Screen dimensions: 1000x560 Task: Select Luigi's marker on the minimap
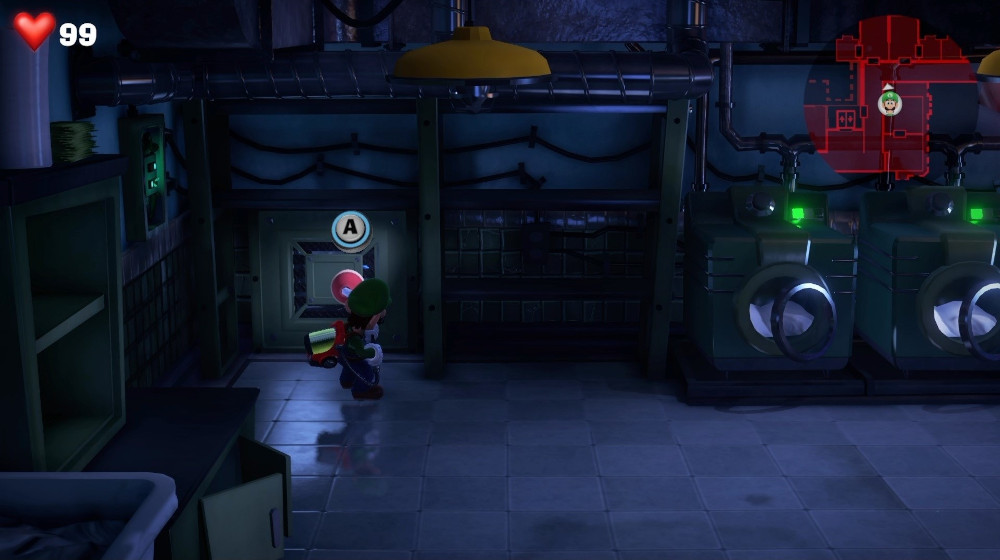pos(889,103)
